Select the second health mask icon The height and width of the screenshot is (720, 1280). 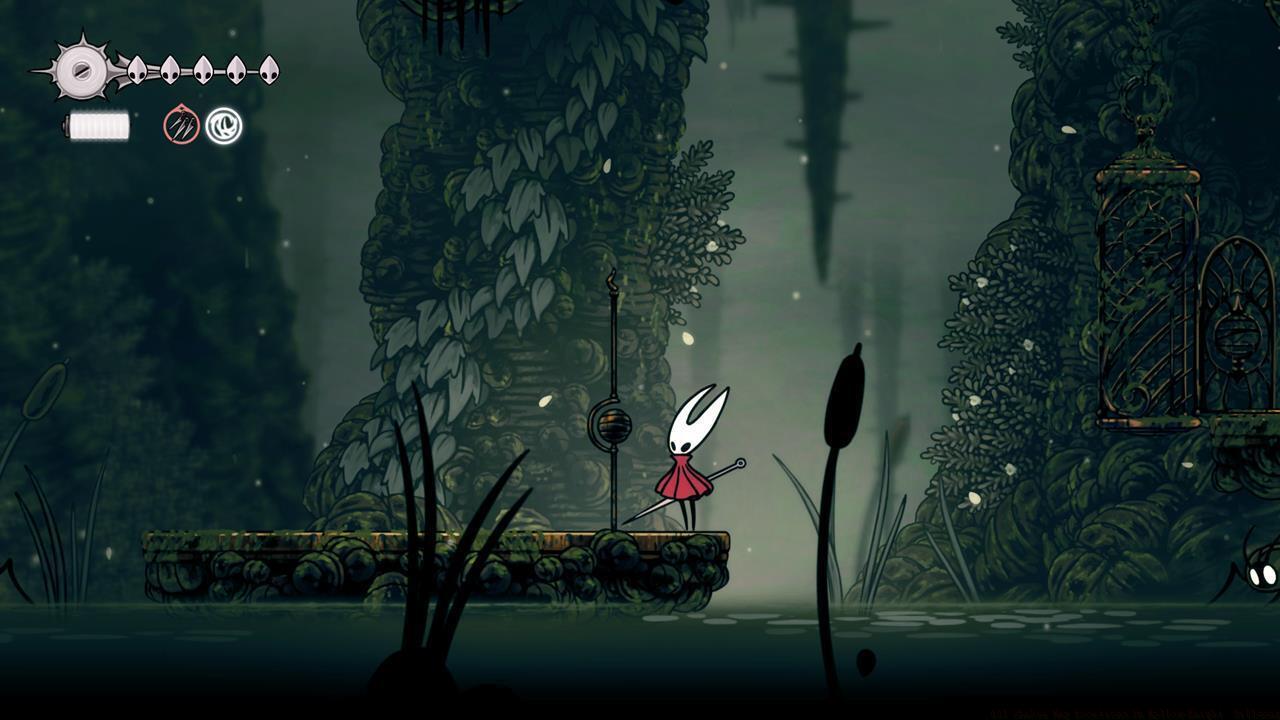tap(171, 69)
